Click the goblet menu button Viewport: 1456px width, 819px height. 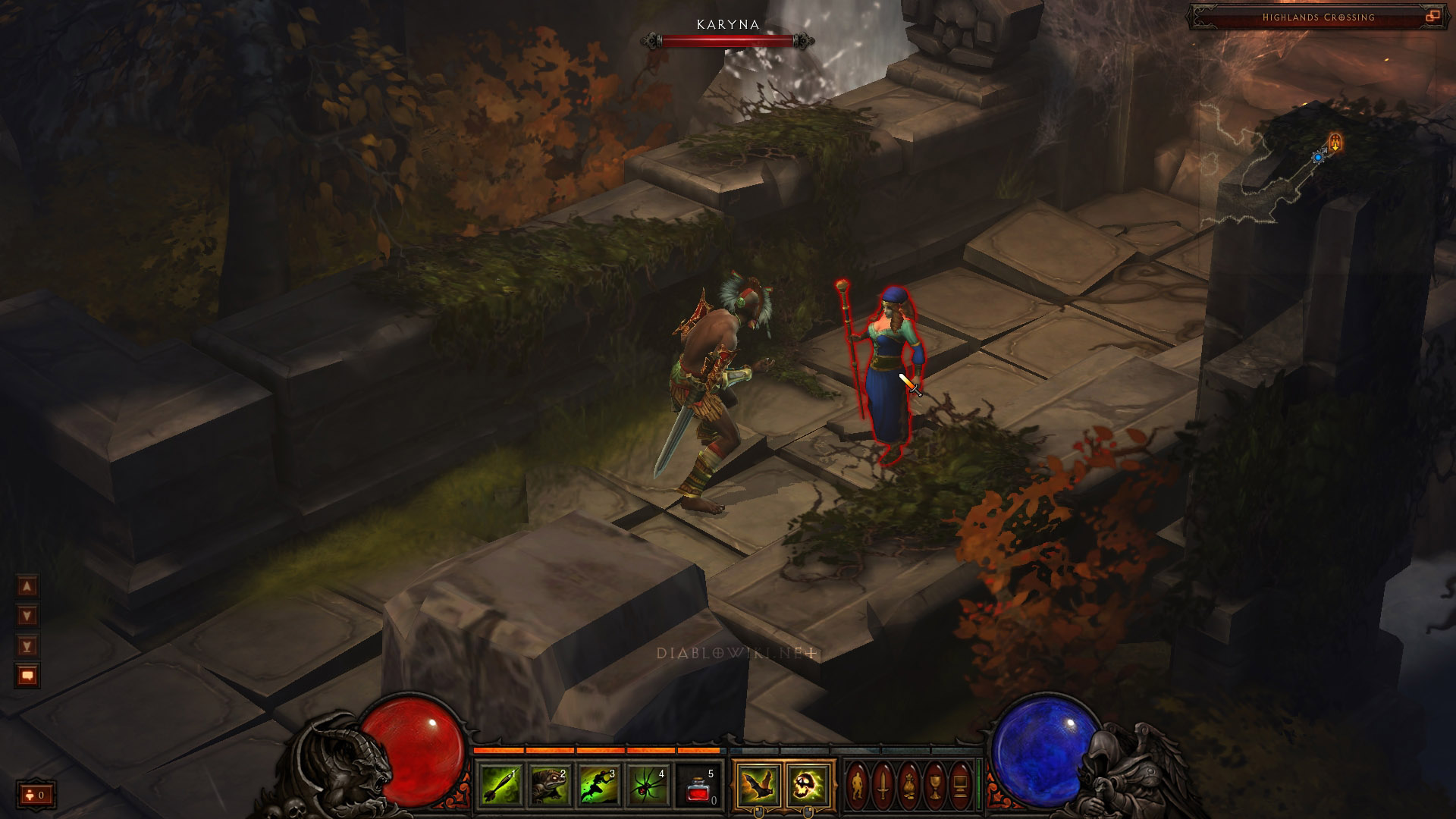(x=934, y=785)
